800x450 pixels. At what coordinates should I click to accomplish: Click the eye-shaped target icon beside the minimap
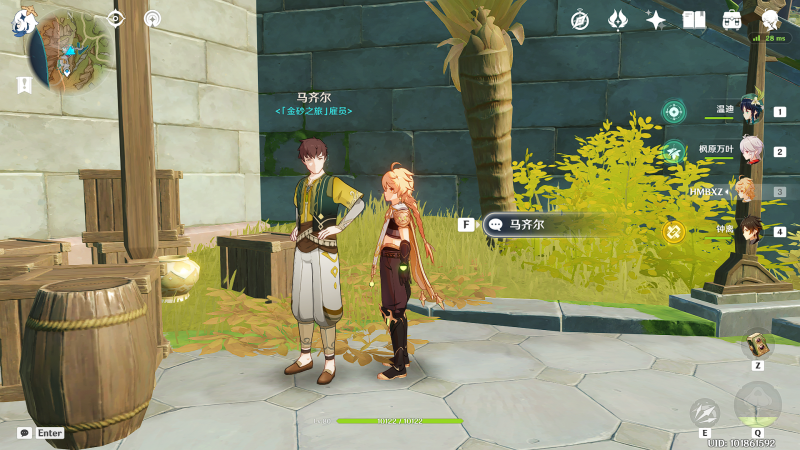tap(116, 18)
